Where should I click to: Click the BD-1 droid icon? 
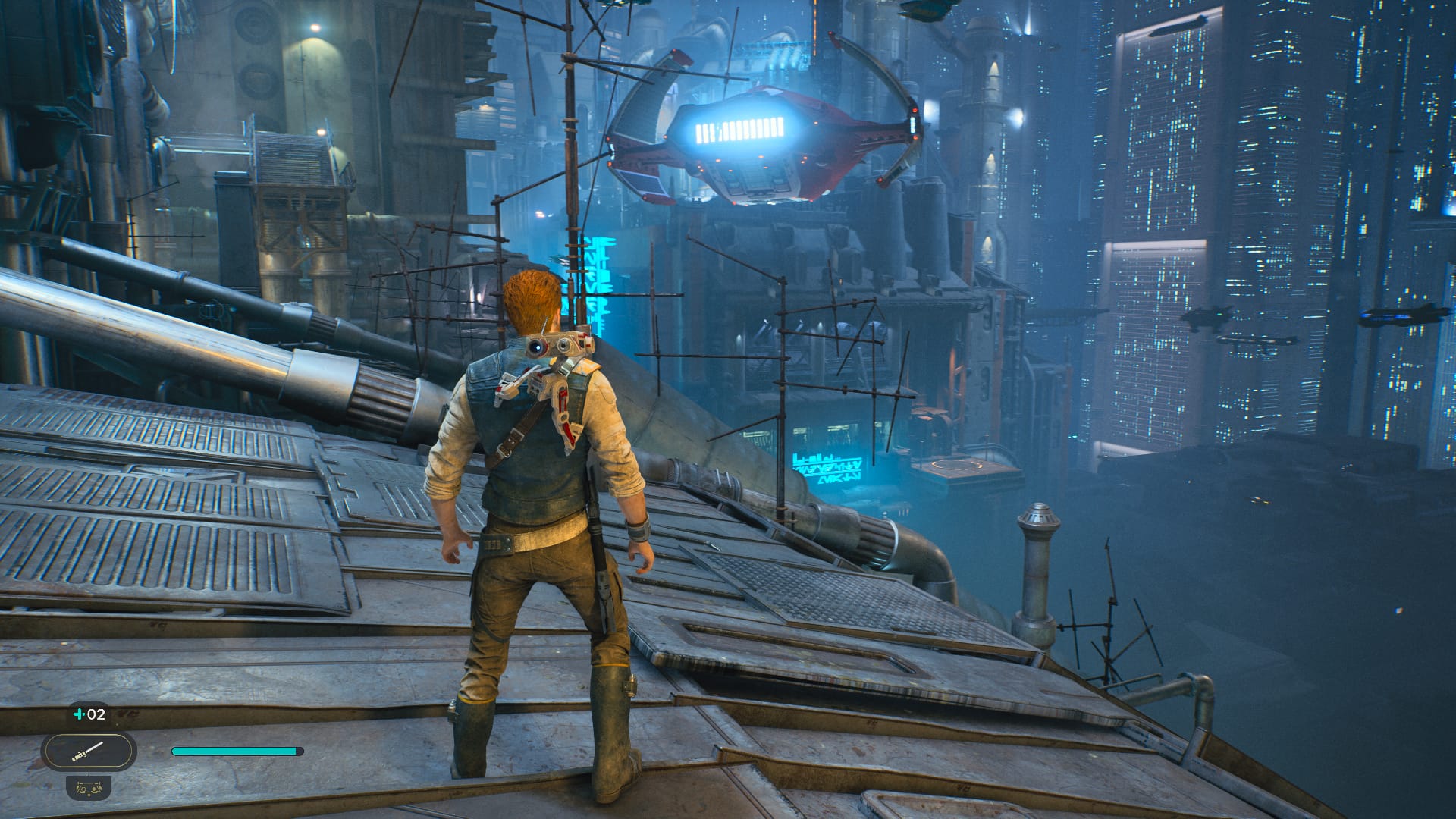pos(89,787)
